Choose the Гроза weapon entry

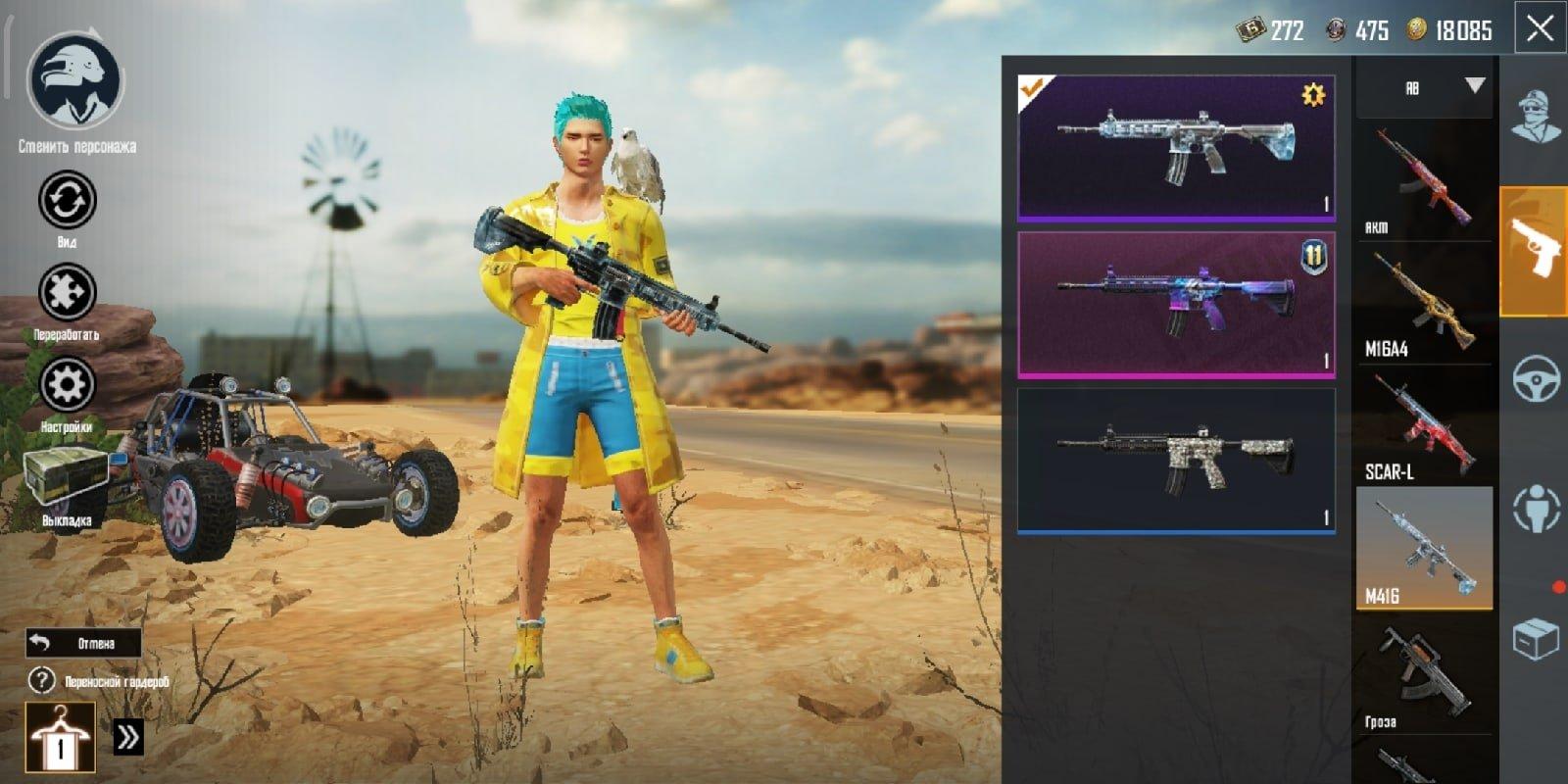click(1423, 674)
